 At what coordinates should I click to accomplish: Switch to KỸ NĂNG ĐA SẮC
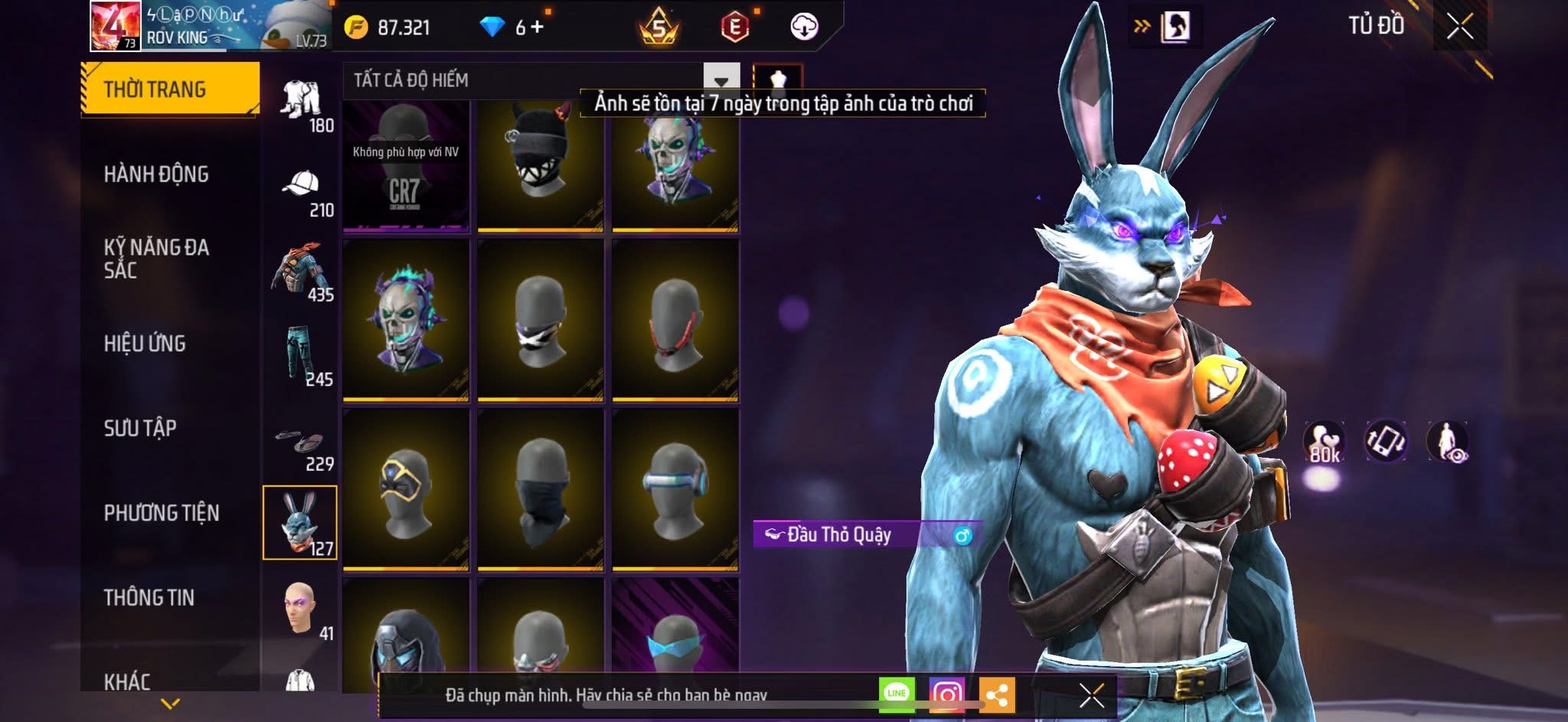tap(156, 259)
